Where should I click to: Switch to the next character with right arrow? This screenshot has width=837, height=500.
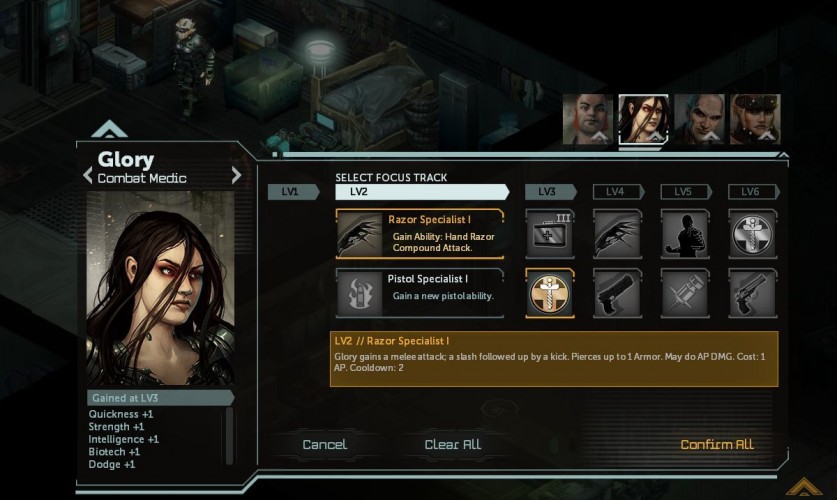click(236, 175)
